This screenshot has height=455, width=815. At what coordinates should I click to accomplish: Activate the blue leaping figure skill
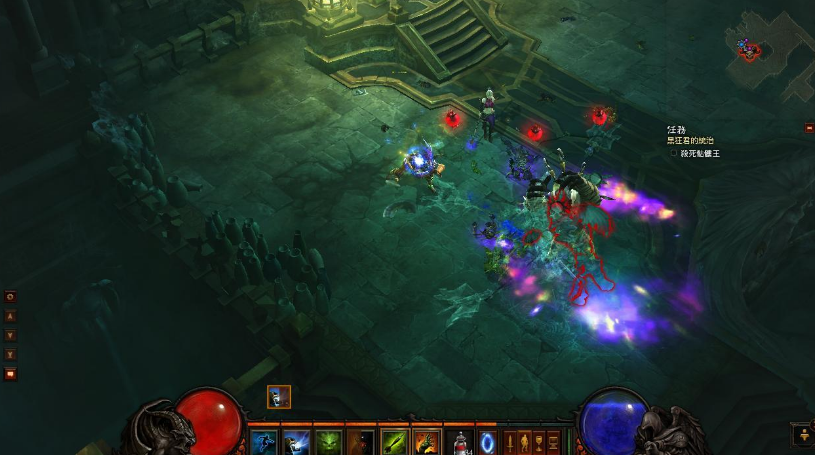263,442
